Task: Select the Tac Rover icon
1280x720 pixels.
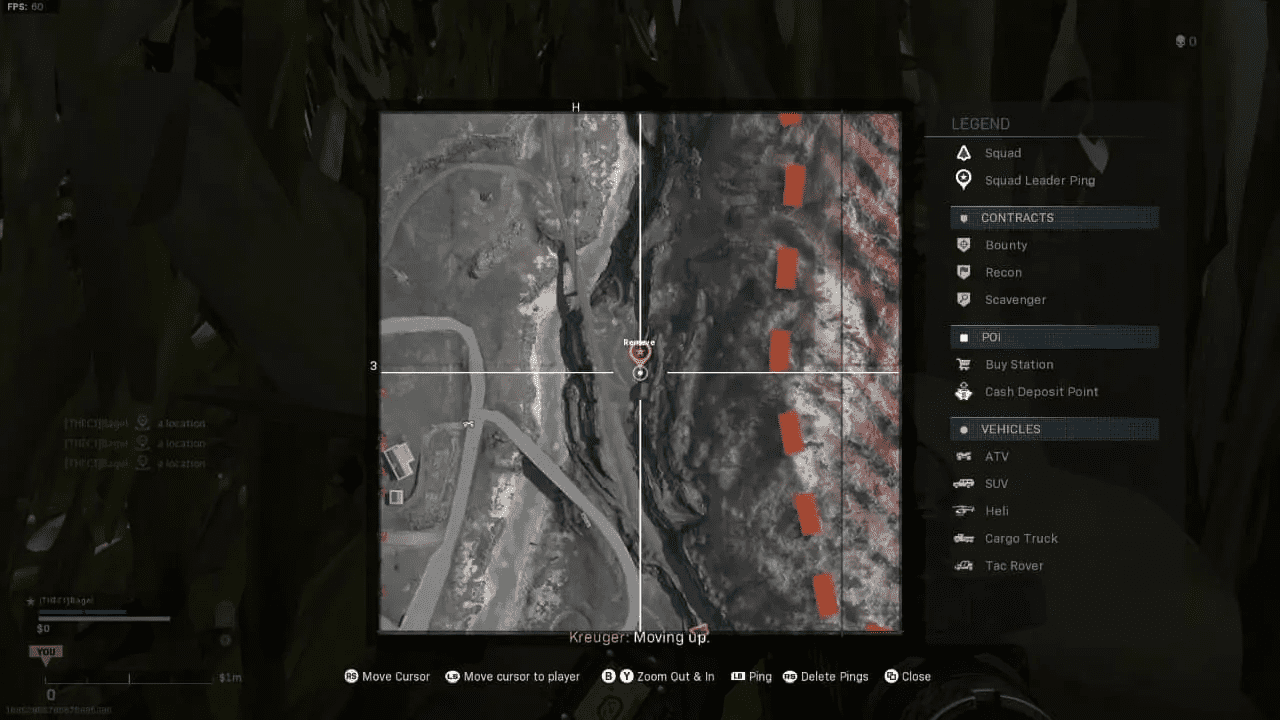Action: click(x=963, y=565)
